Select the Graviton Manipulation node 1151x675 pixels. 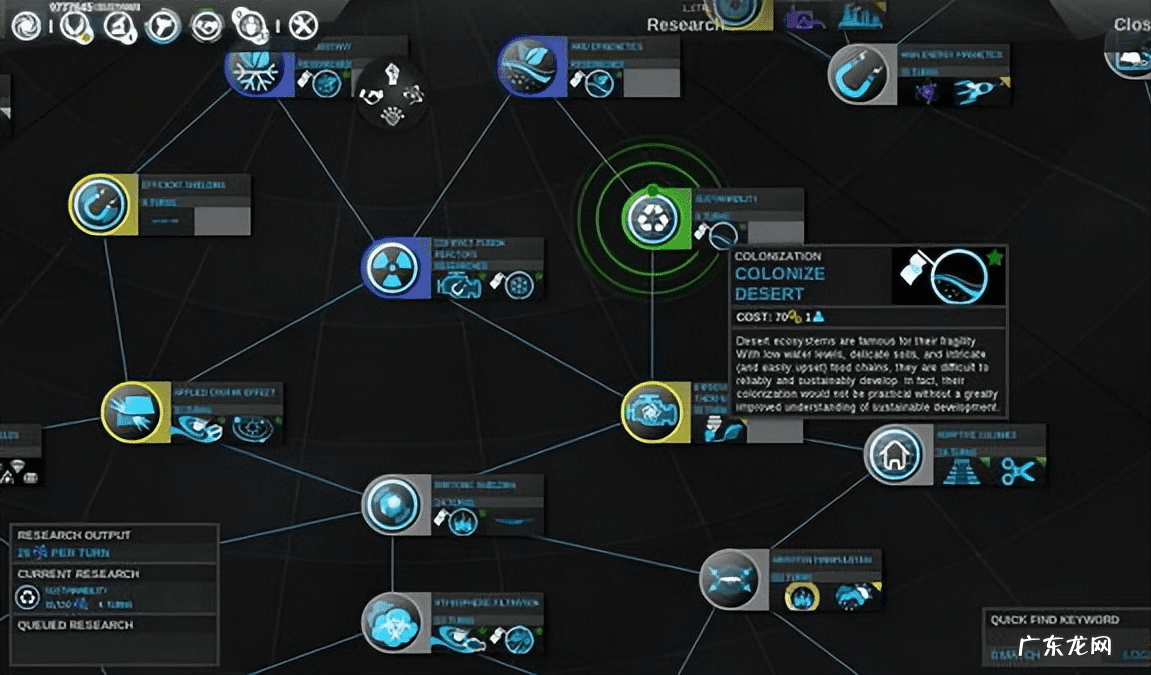click(729, 580)
